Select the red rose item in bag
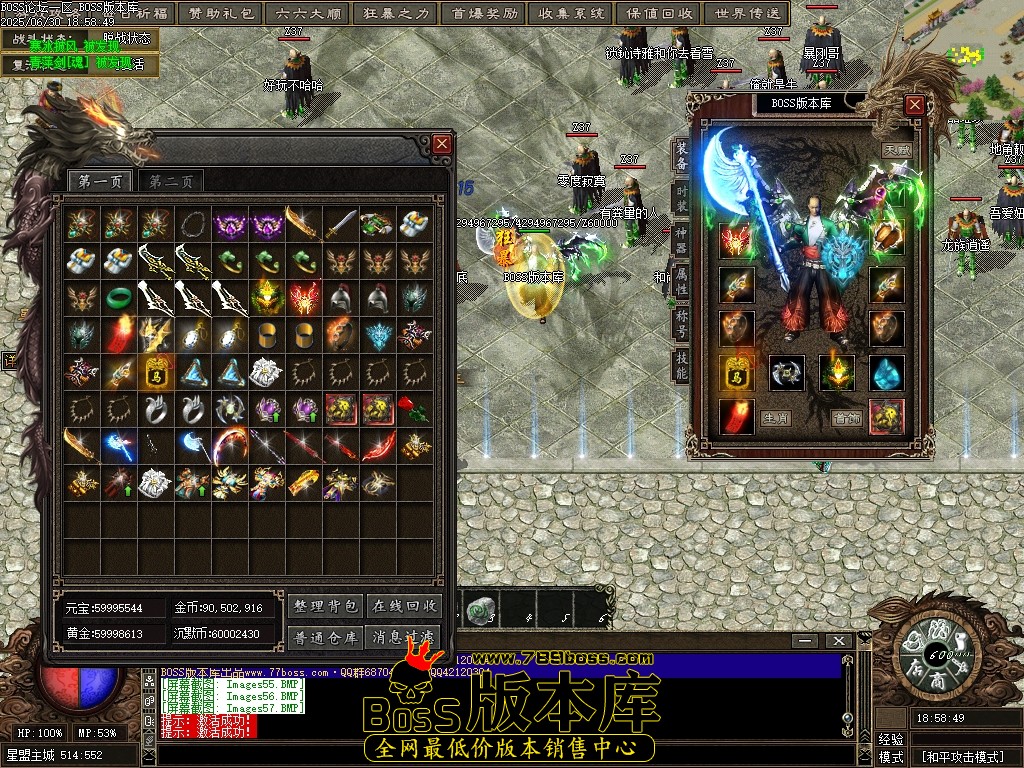1024x768 pixels. [x=414, y=408]
